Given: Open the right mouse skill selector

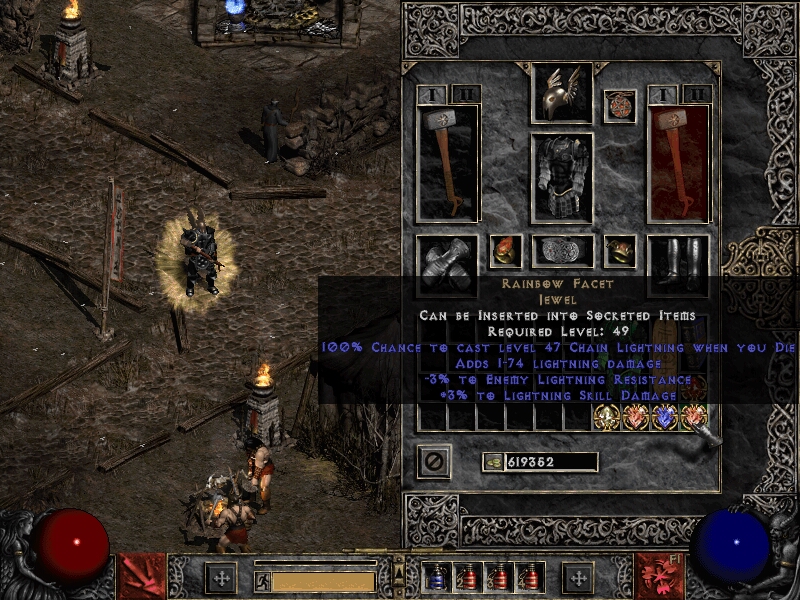Looking at the screenshot, I should click(x=659, y=575).
